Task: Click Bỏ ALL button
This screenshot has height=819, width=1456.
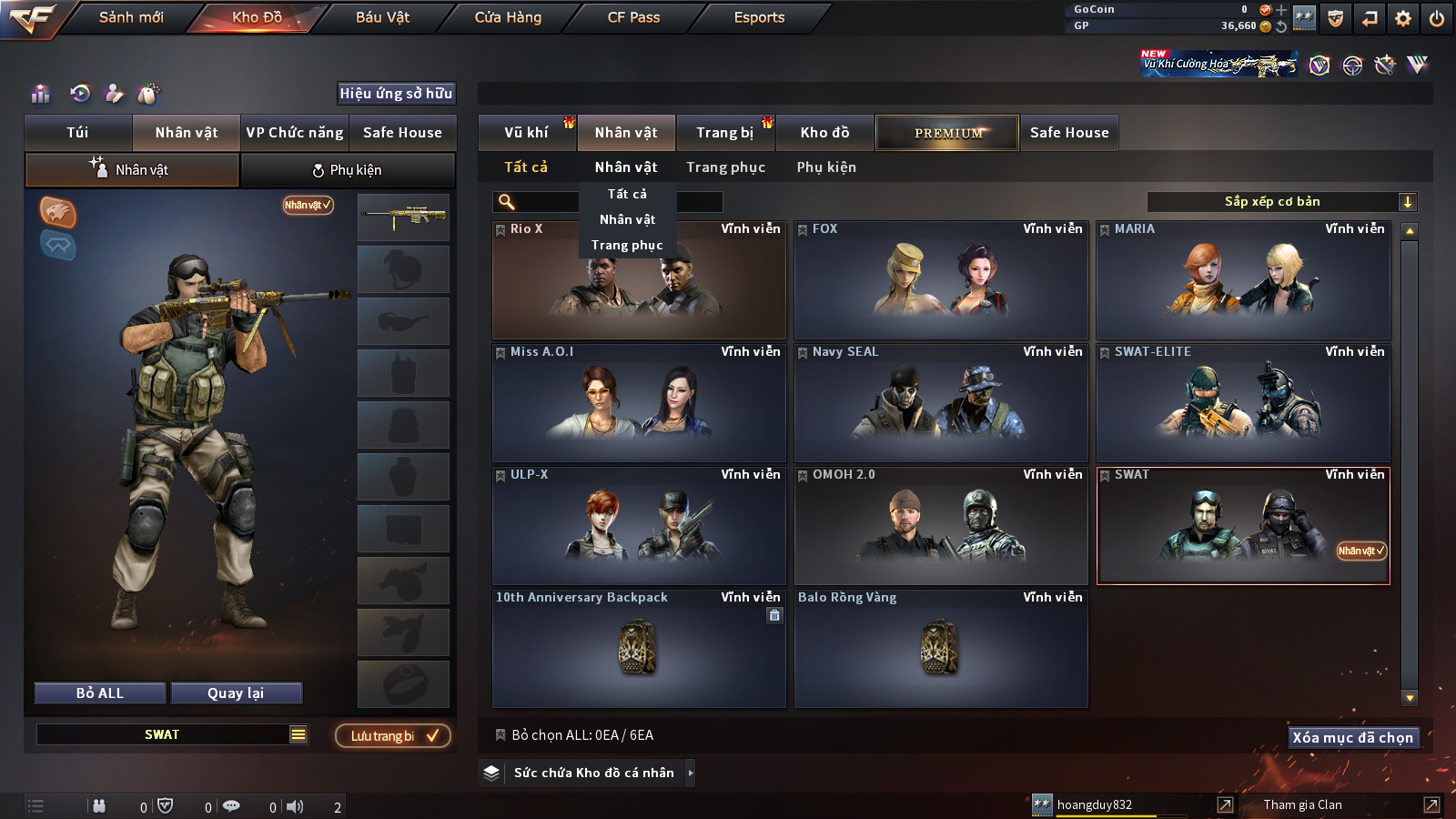Action: [100, 693]
